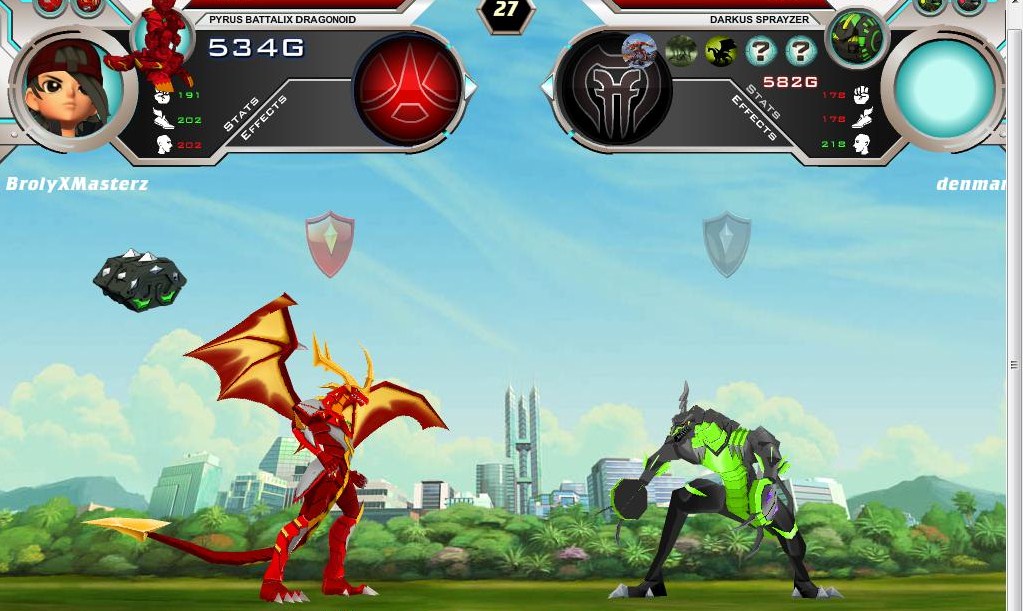Click the green forest creature ability icon
Viewport: 1023px width, 611px height.
click(x=681, y=50)
